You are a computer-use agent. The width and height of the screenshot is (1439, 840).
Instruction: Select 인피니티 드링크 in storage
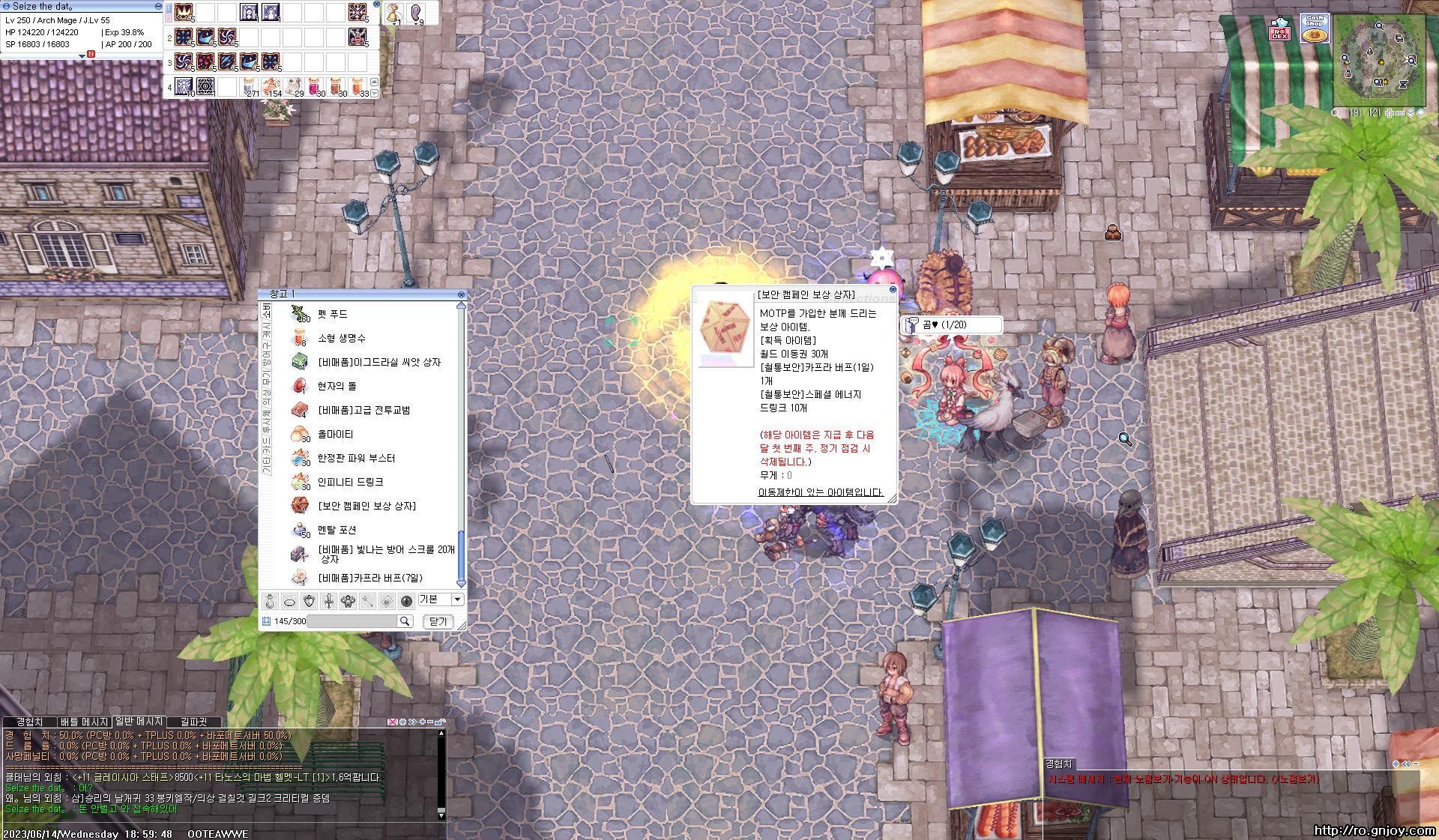(350, 482)
